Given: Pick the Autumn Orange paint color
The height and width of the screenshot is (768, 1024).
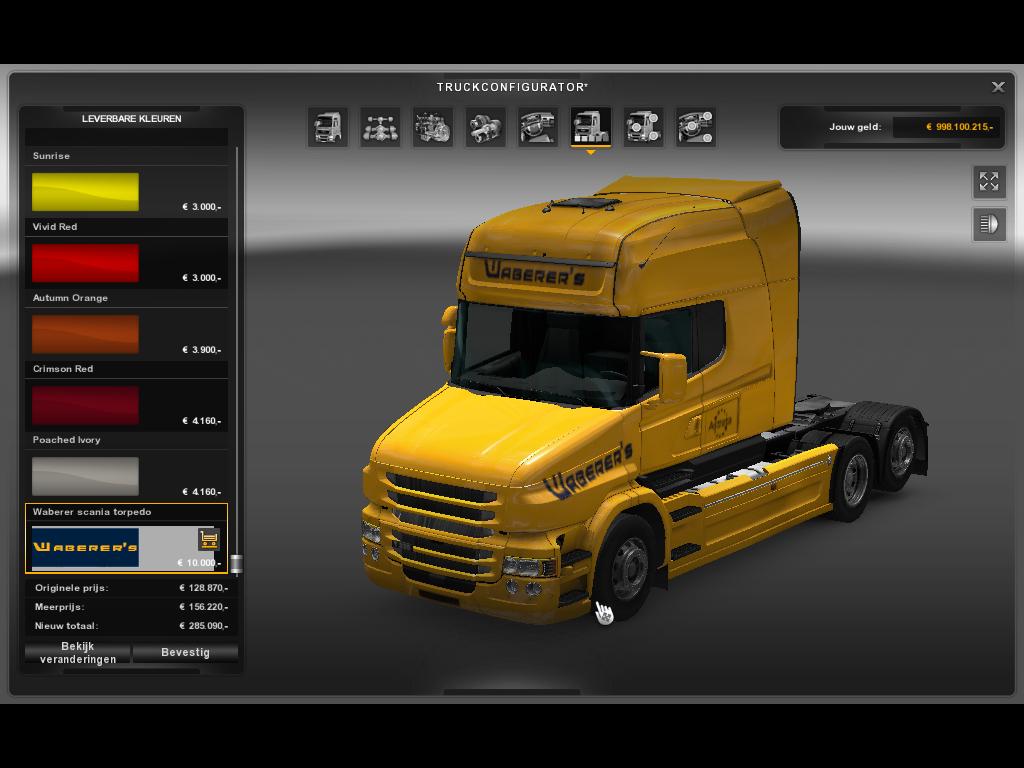Looking at the screenshot, I should [85, 334].
